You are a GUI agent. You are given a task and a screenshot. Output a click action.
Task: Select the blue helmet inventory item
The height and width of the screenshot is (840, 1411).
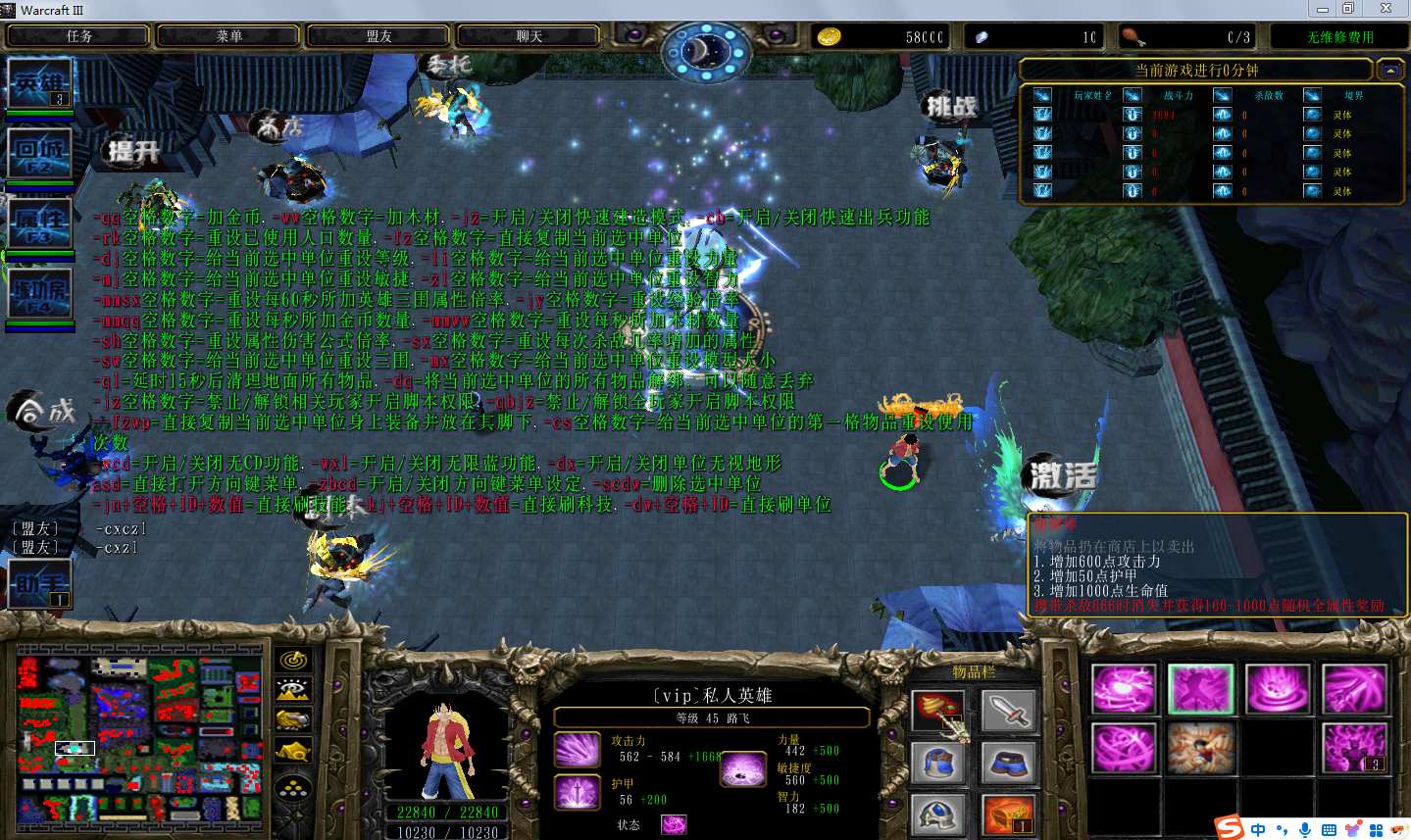(938, 762)
